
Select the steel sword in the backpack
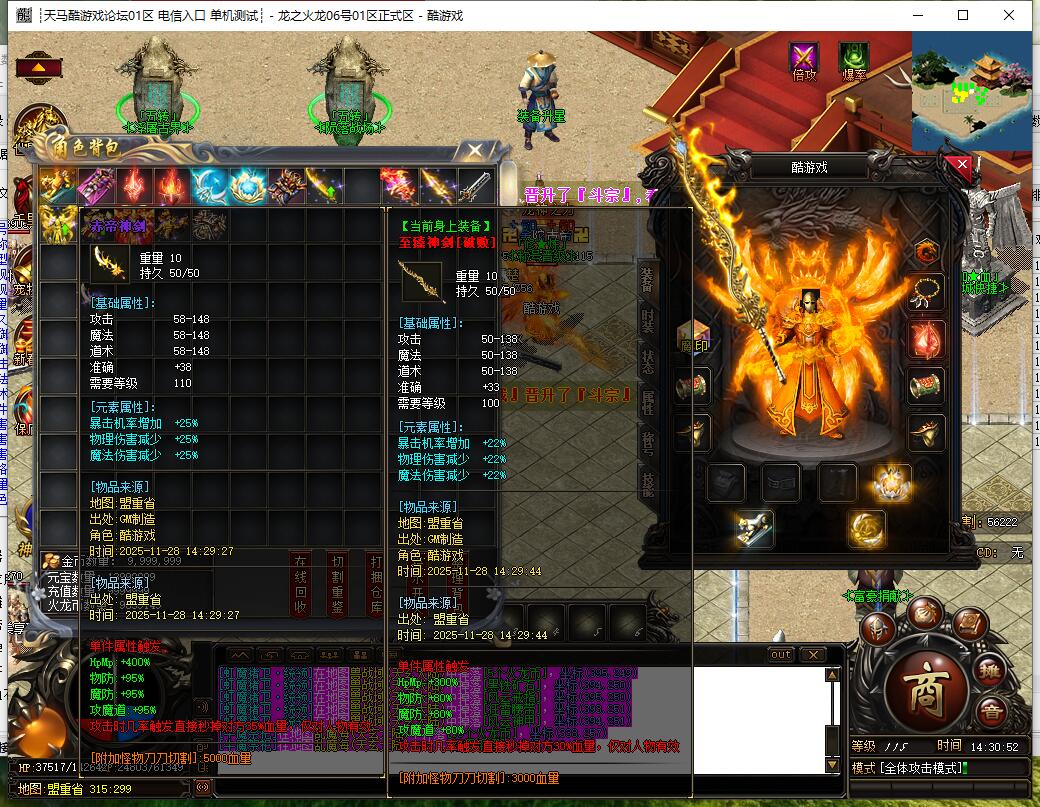pos(475,186)
